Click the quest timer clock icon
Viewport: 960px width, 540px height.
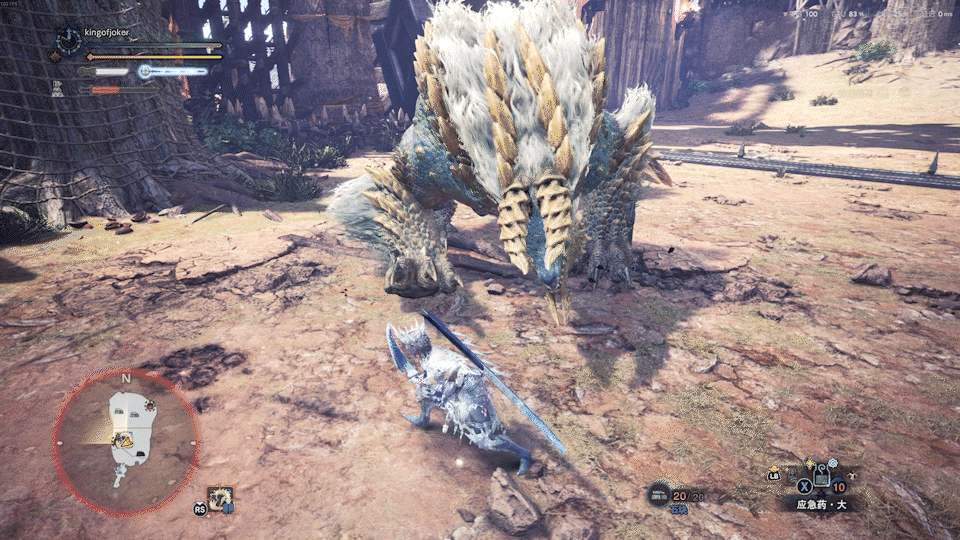click(x=68, y=40)
